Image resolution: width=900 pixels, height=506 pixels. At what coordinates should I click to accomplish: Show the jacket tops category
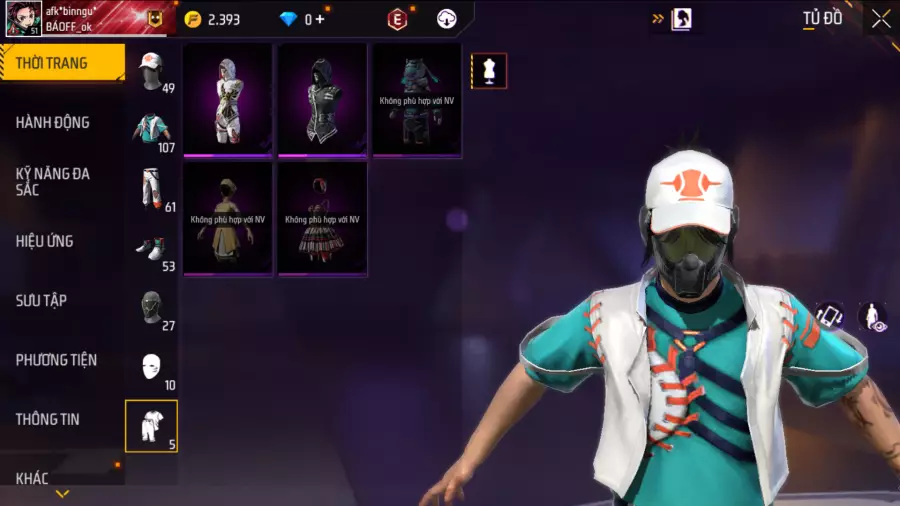coord(152,129)
